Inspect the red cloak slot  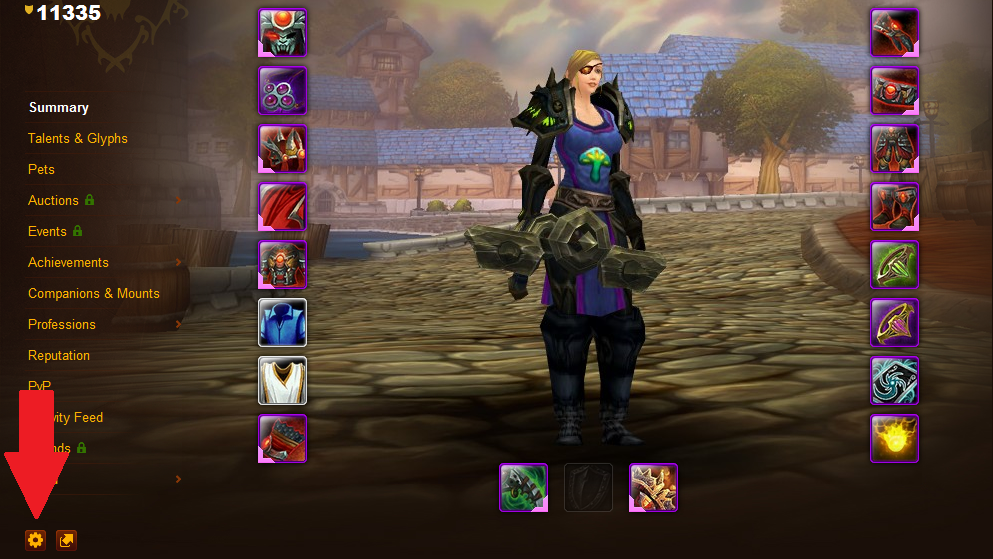click(283, 207)
